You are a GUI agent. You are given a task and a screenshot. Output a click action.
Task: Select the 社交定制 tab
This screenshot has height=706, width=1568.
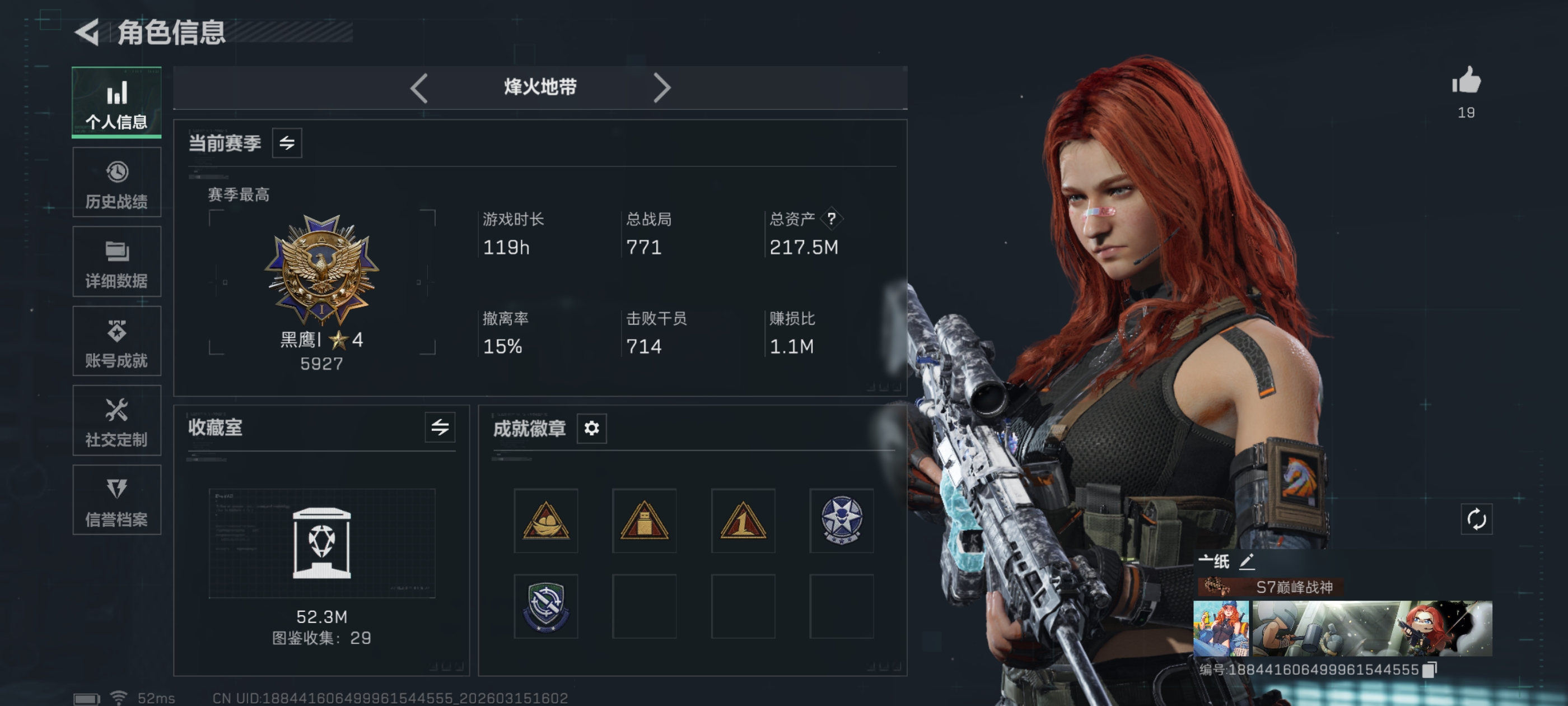point(116,420)
